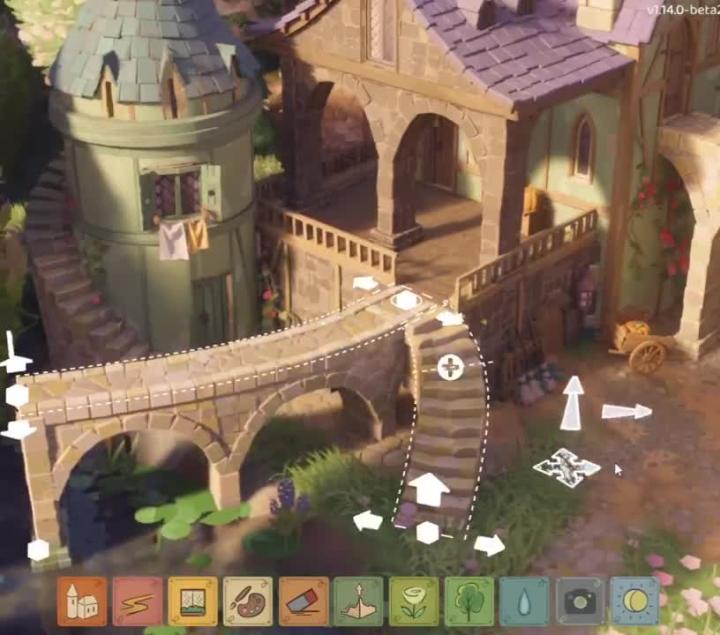720x635 pixels.
Task: Pick the paint palette tool
Action: coord(248,601)
